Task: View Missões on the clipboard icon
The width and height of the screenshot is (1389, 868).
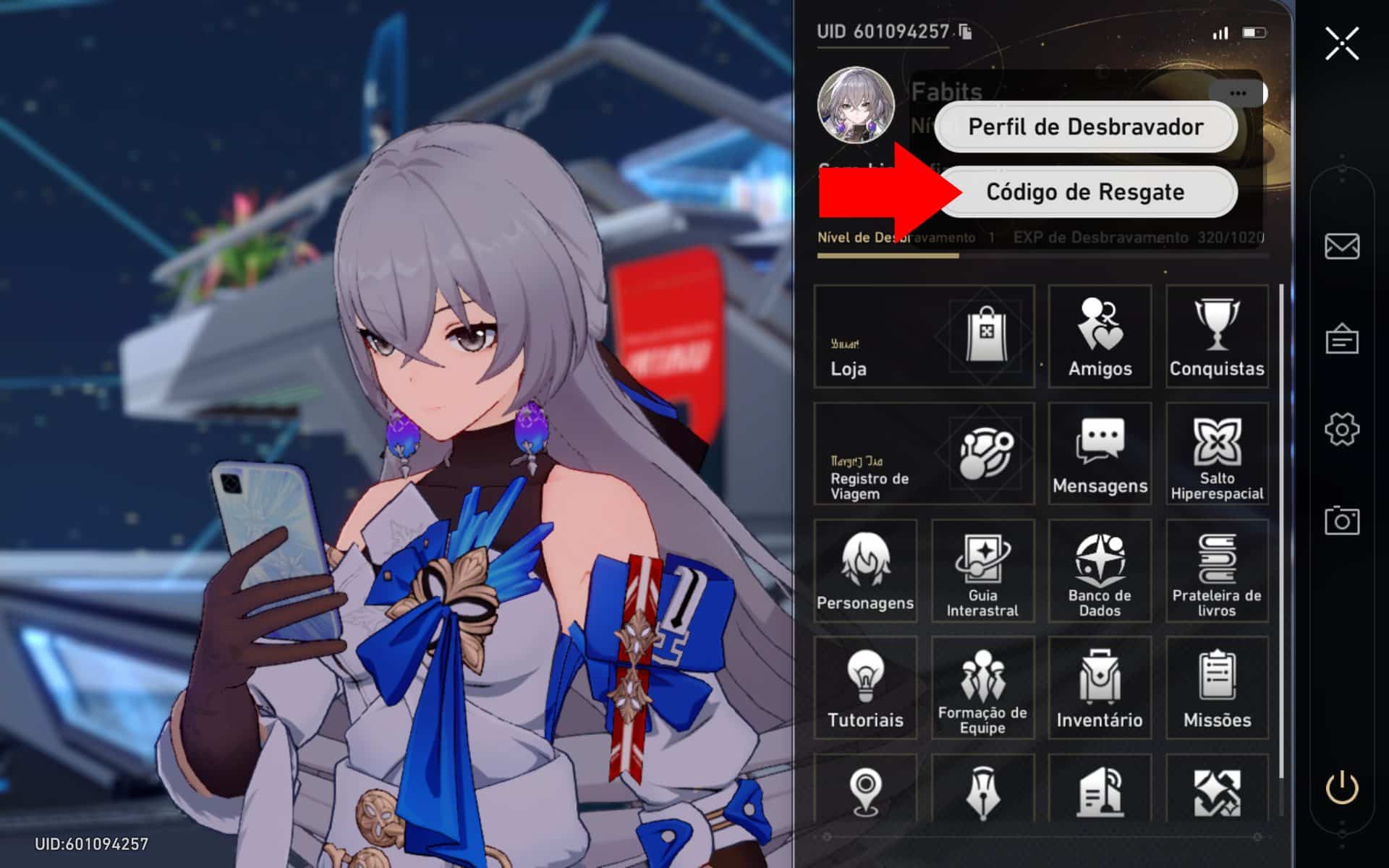Action: 1218,688
